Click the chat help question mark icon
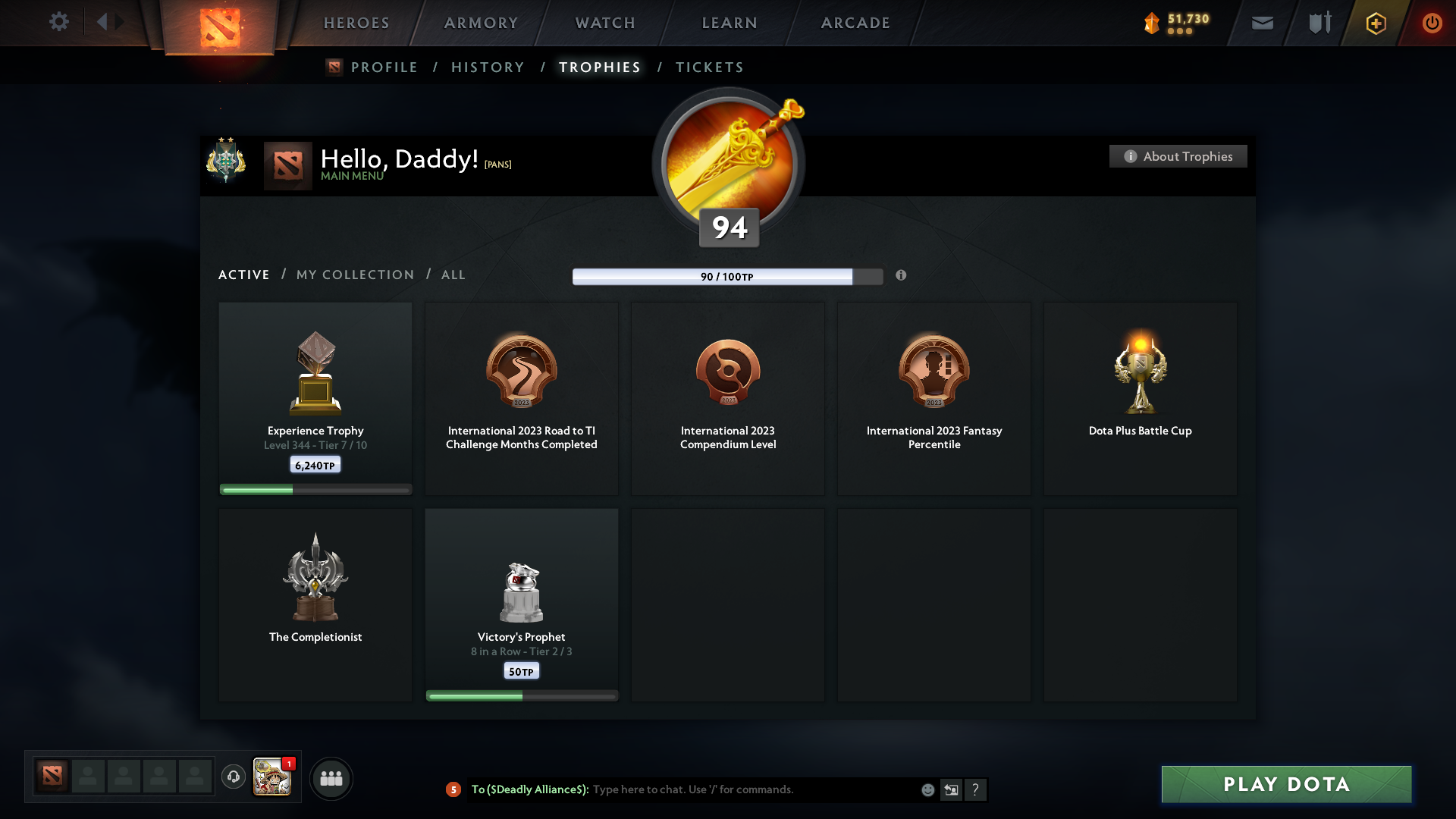This screenshot has width=1456, height=819. (x=977, y=789)
